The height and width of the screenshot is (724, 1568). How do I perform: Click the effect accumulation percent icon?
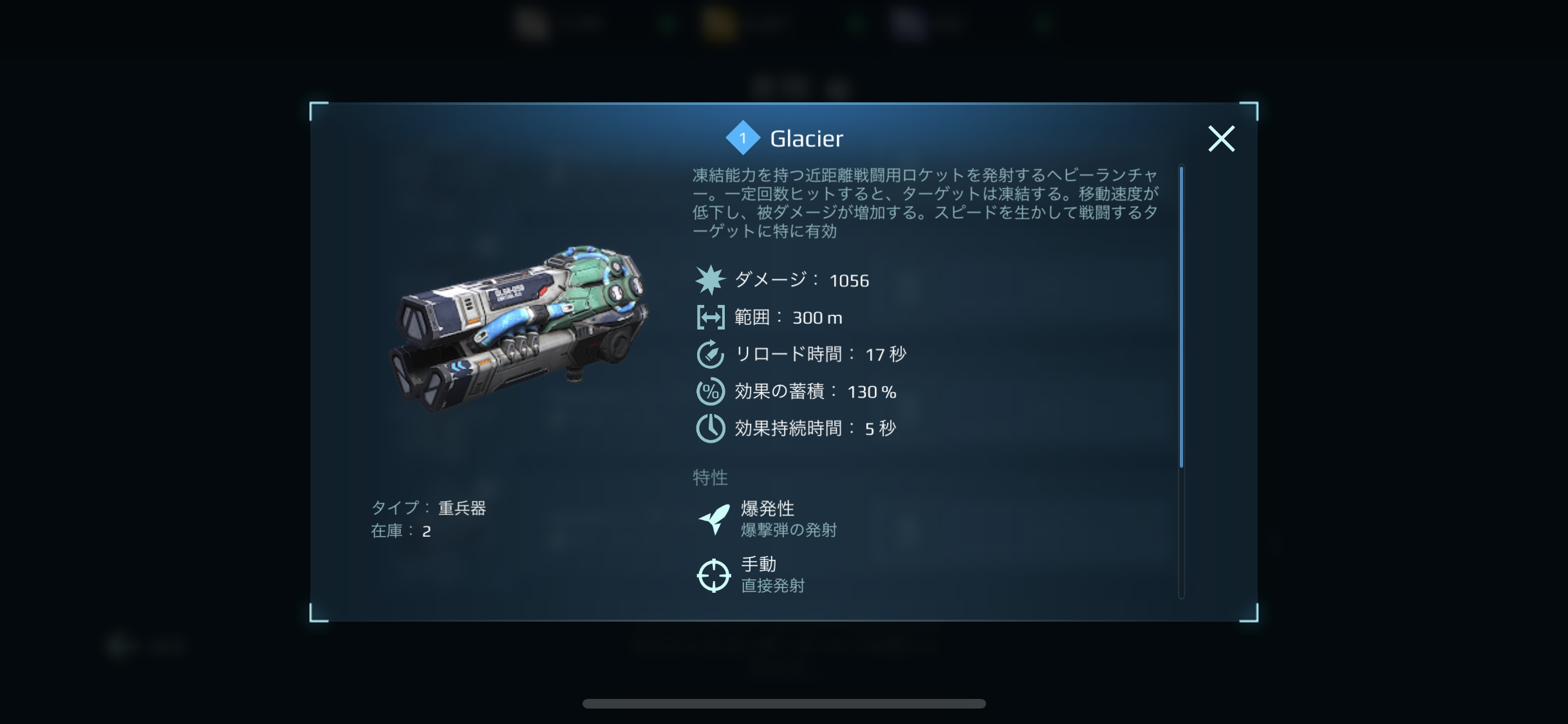tap(711, 391)
